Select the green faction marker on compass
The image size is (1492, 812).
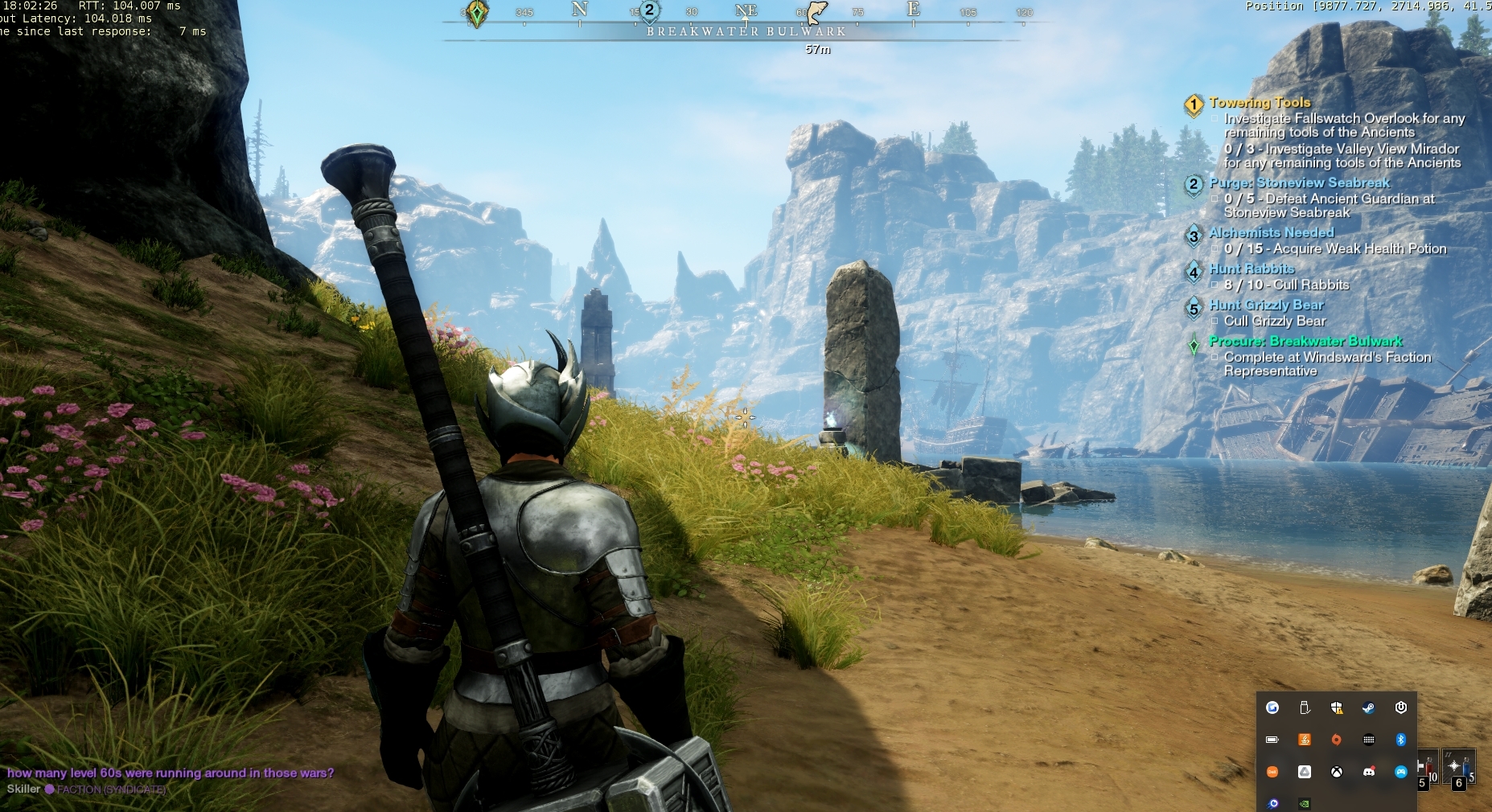[x=477, y=13]
